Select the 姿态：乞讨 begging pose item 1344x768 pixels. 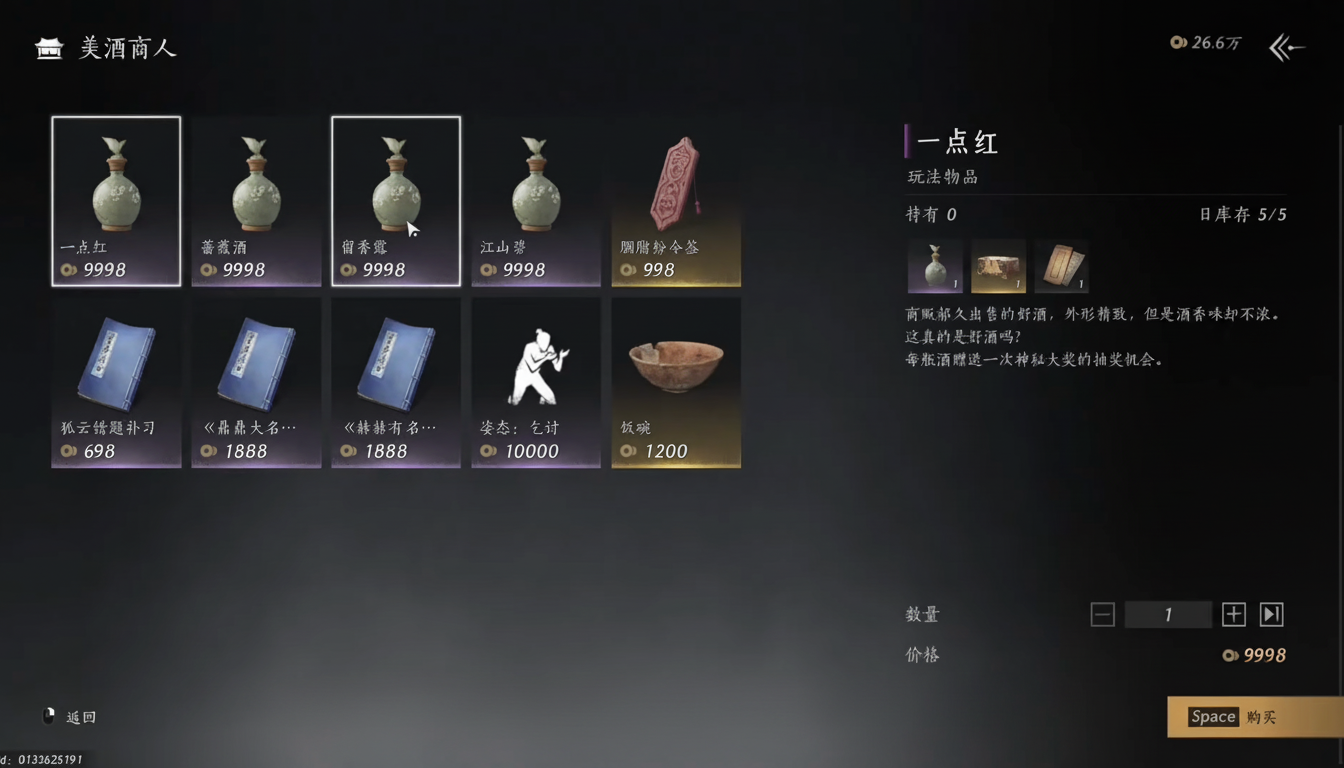pyautogui.click(x=535, y=380)
